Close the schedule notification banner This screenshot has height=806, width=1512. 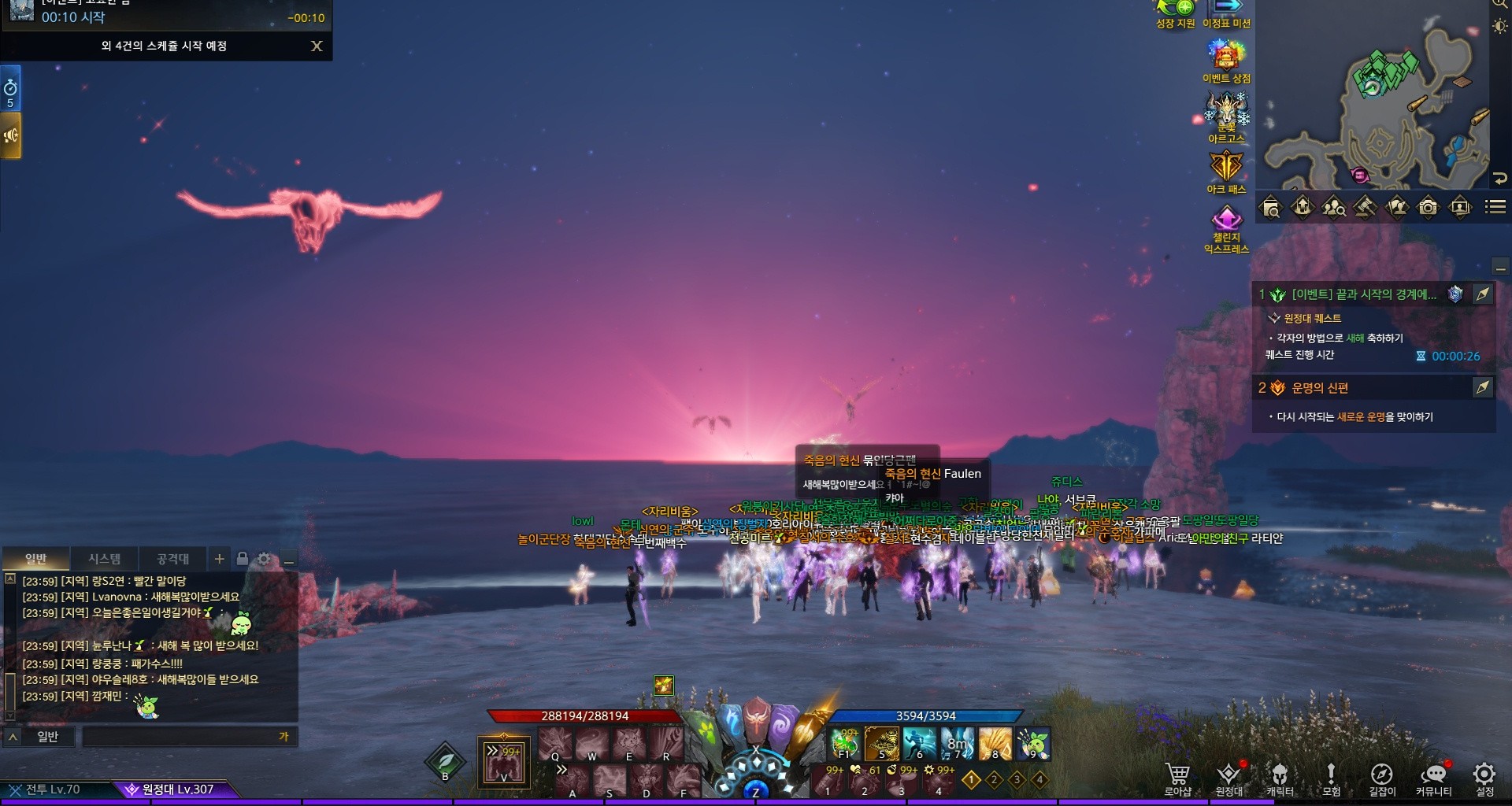317,46
